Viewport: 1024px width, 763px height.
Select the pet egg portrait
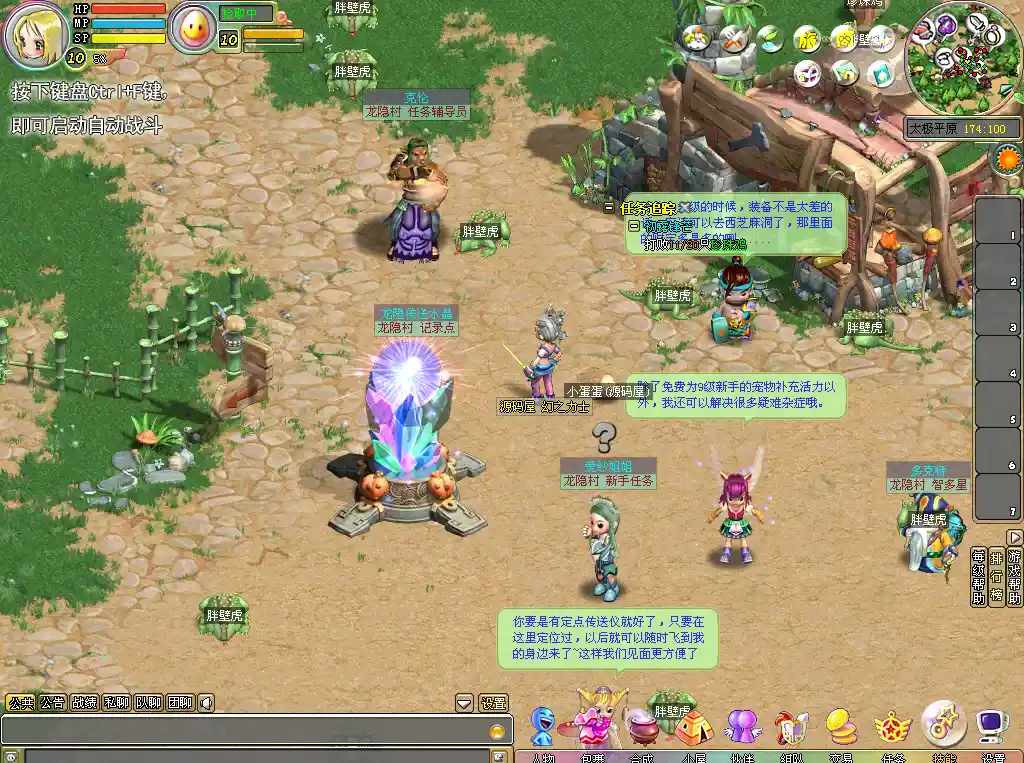193,28
